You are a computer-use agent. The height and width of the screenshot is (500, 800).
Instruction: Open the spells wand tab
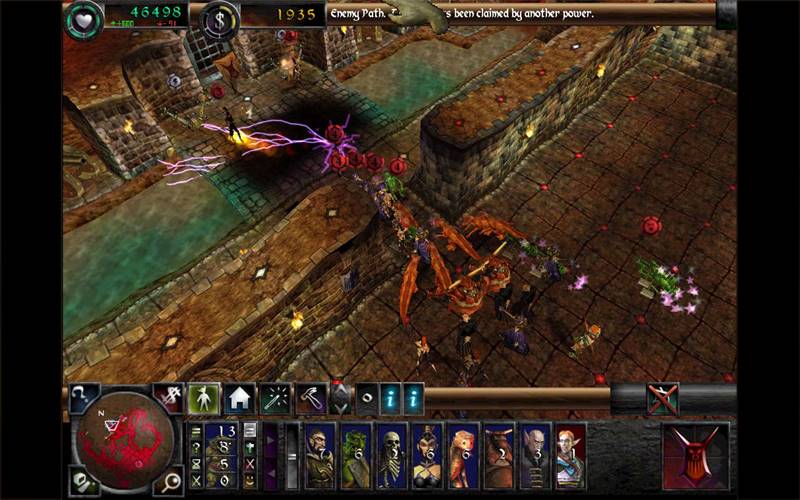pos(272,399)
